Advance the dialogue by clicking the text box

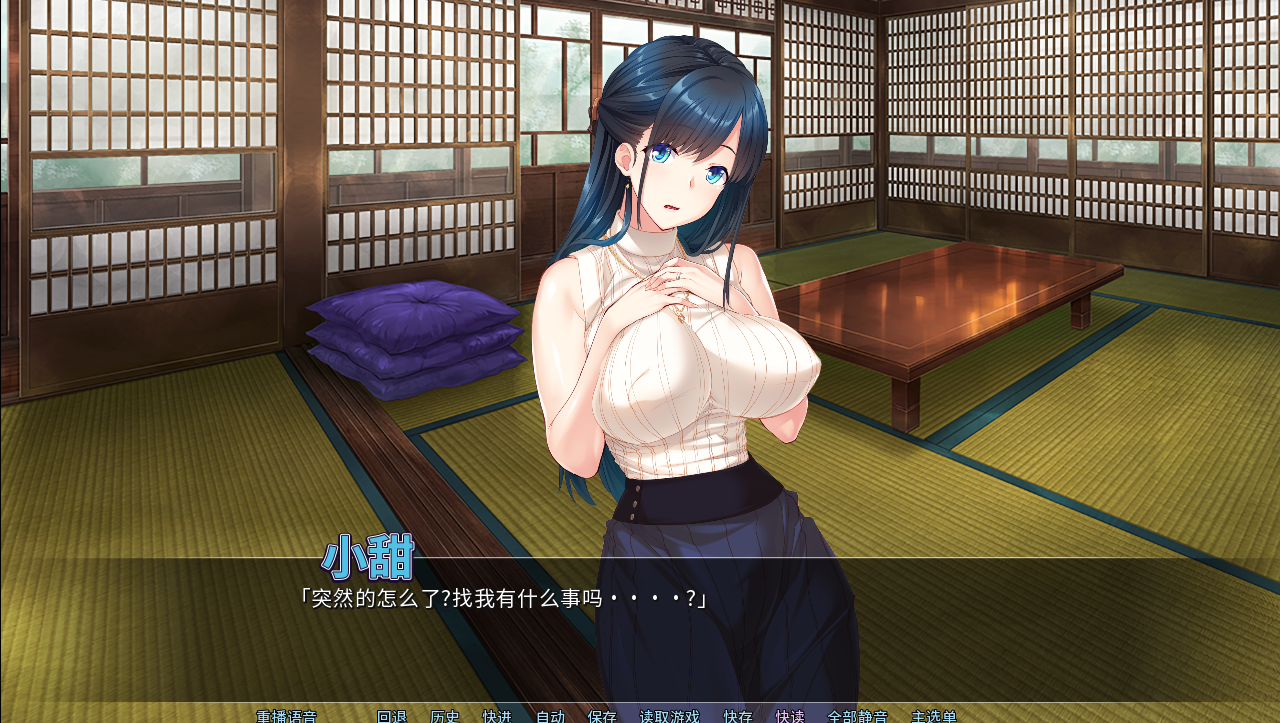(640, 640)
